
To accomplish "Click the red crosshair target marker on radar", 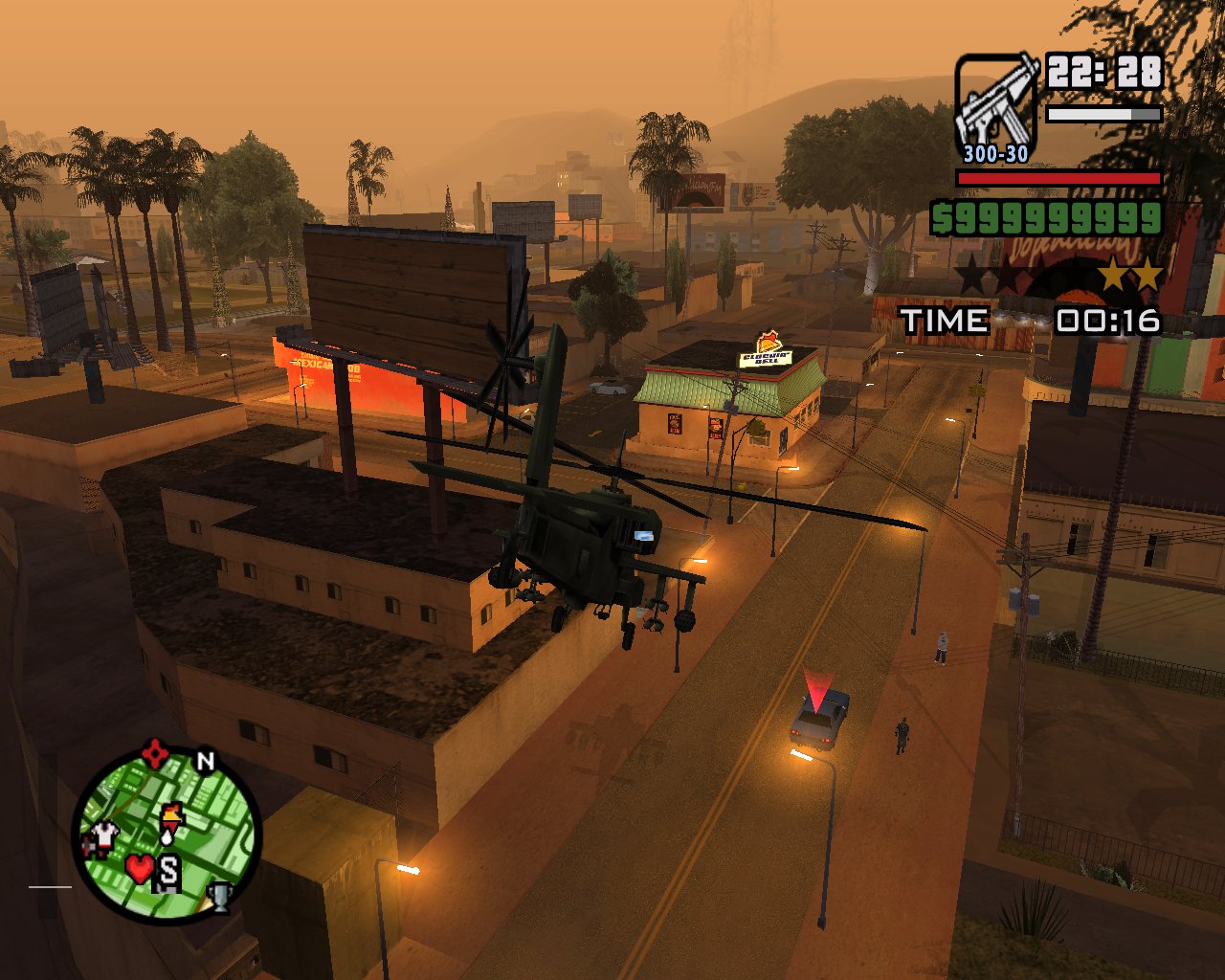I will 155,754.
